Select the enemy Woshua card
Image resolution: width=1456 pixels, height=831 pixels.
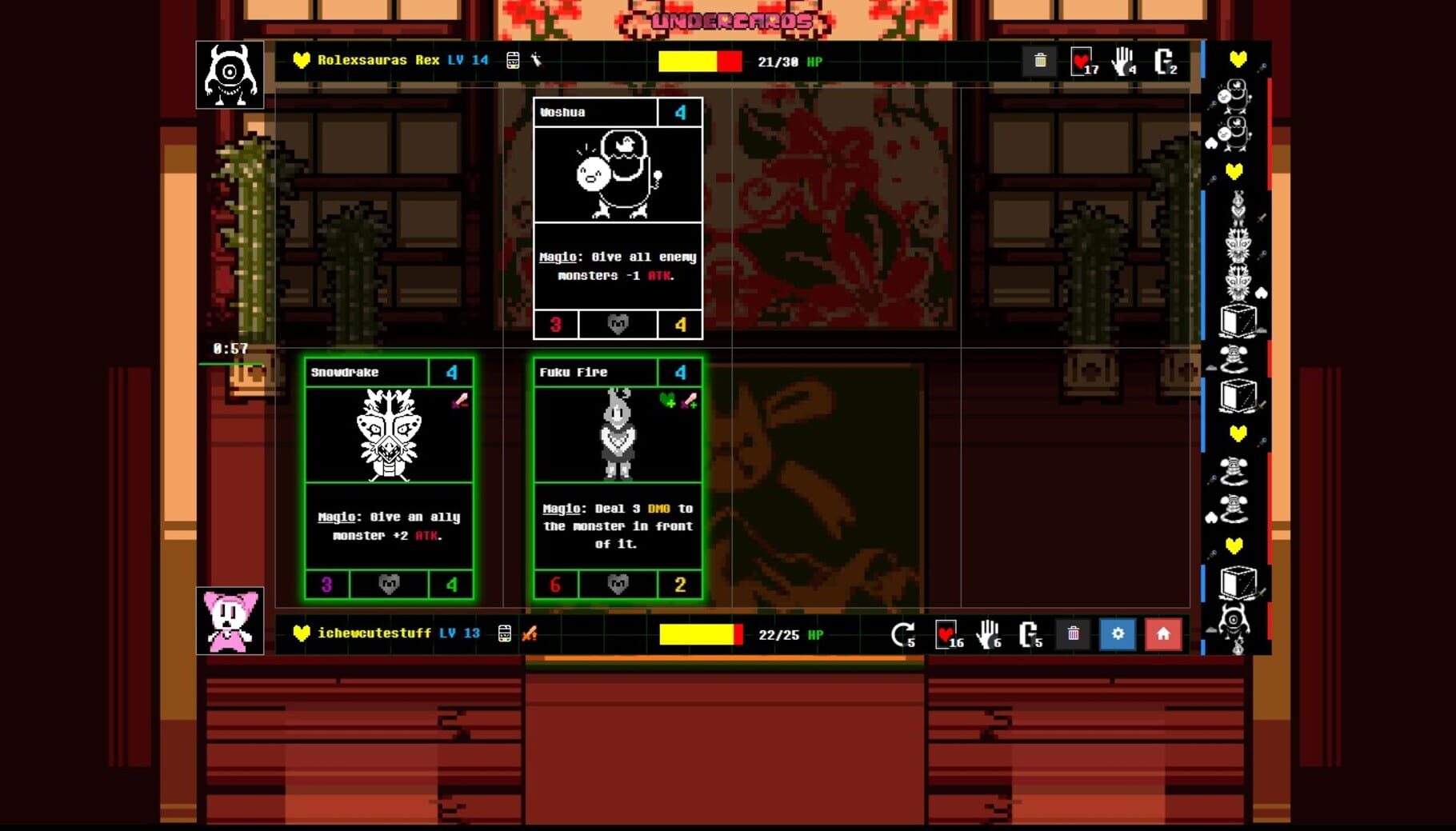click(617, 220)
